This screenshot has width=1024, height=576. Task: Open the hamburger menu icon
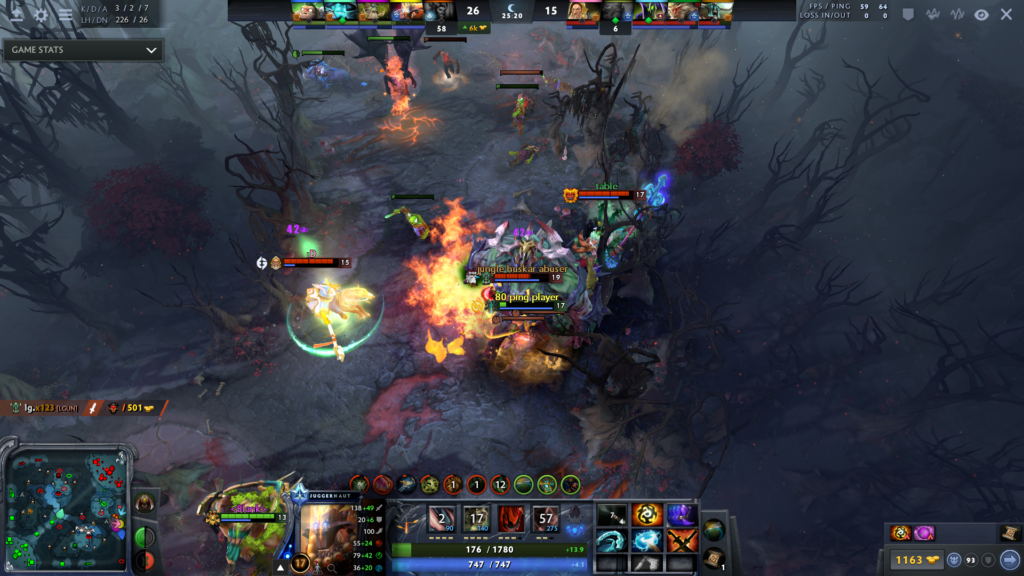click(65, 15)
